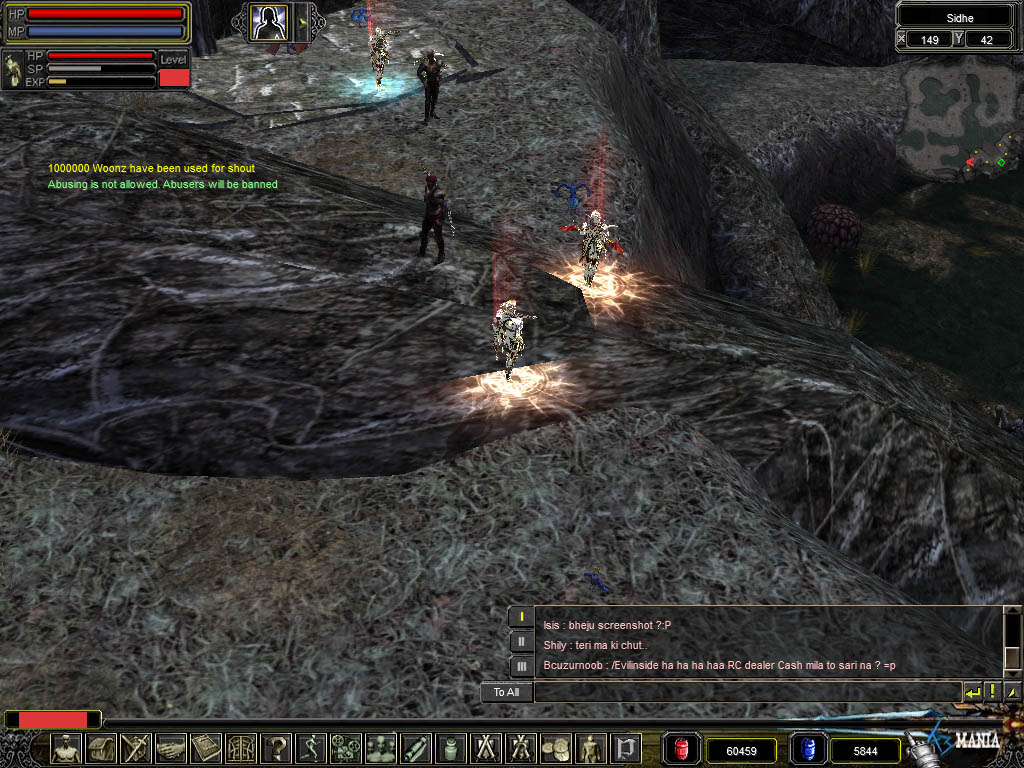Switch to chat tab III
The height and width of the screenshot is (768, 1024).
point(522,665)
